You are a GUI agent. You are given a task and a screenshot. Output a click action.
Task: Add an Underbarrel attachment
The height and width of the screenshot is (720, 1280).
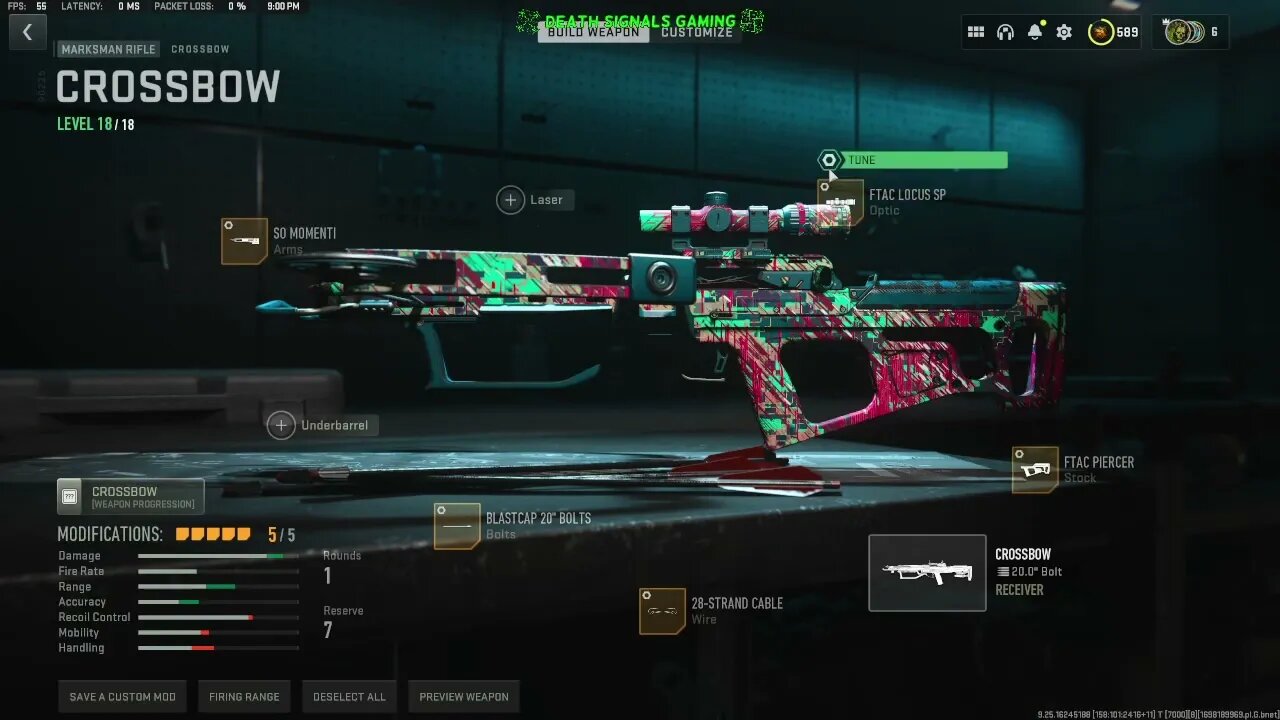pos(281,425)
